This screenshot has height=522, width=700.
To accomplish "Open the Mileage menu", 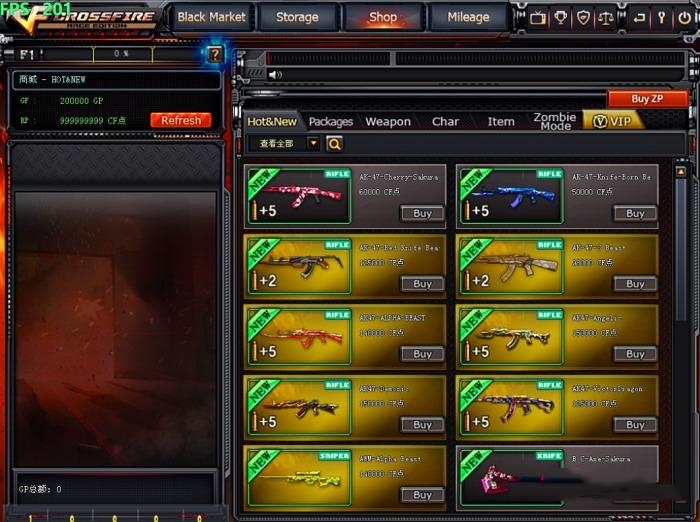I will (468, 17).
